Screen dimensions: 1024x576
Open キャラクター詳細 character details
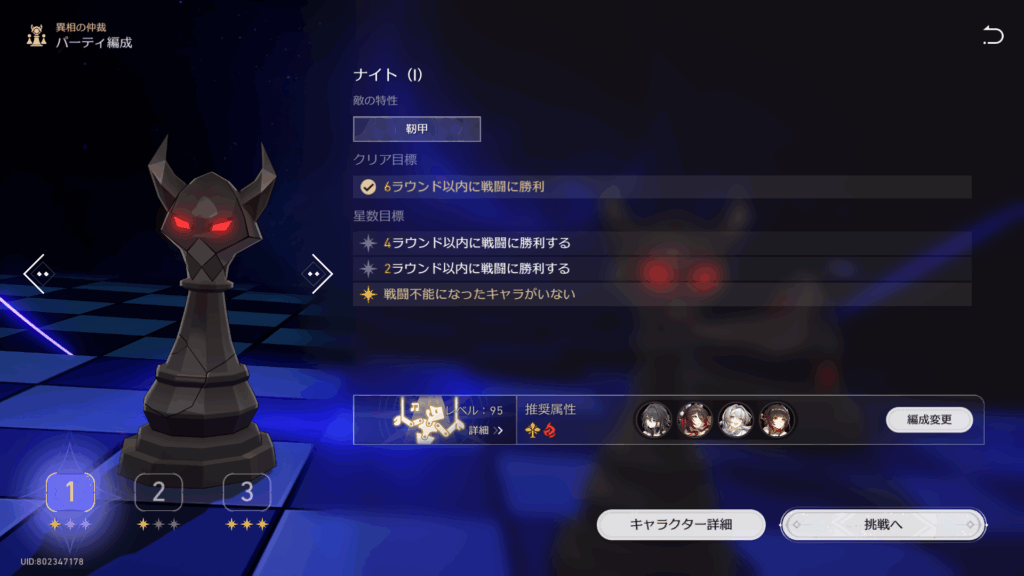tap(681, 524)
